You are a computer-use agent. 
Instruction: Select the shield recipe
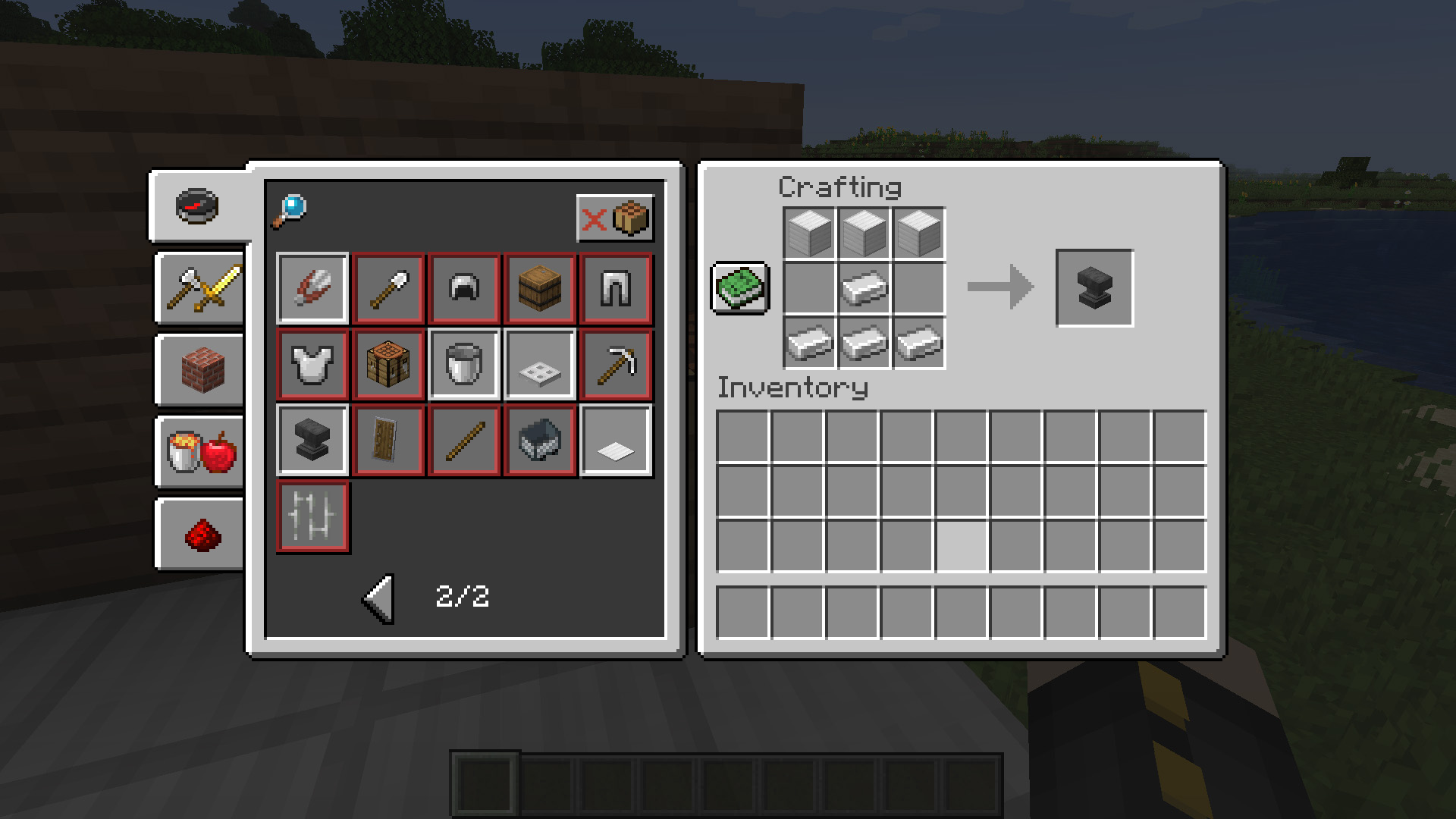pos(388,440)
